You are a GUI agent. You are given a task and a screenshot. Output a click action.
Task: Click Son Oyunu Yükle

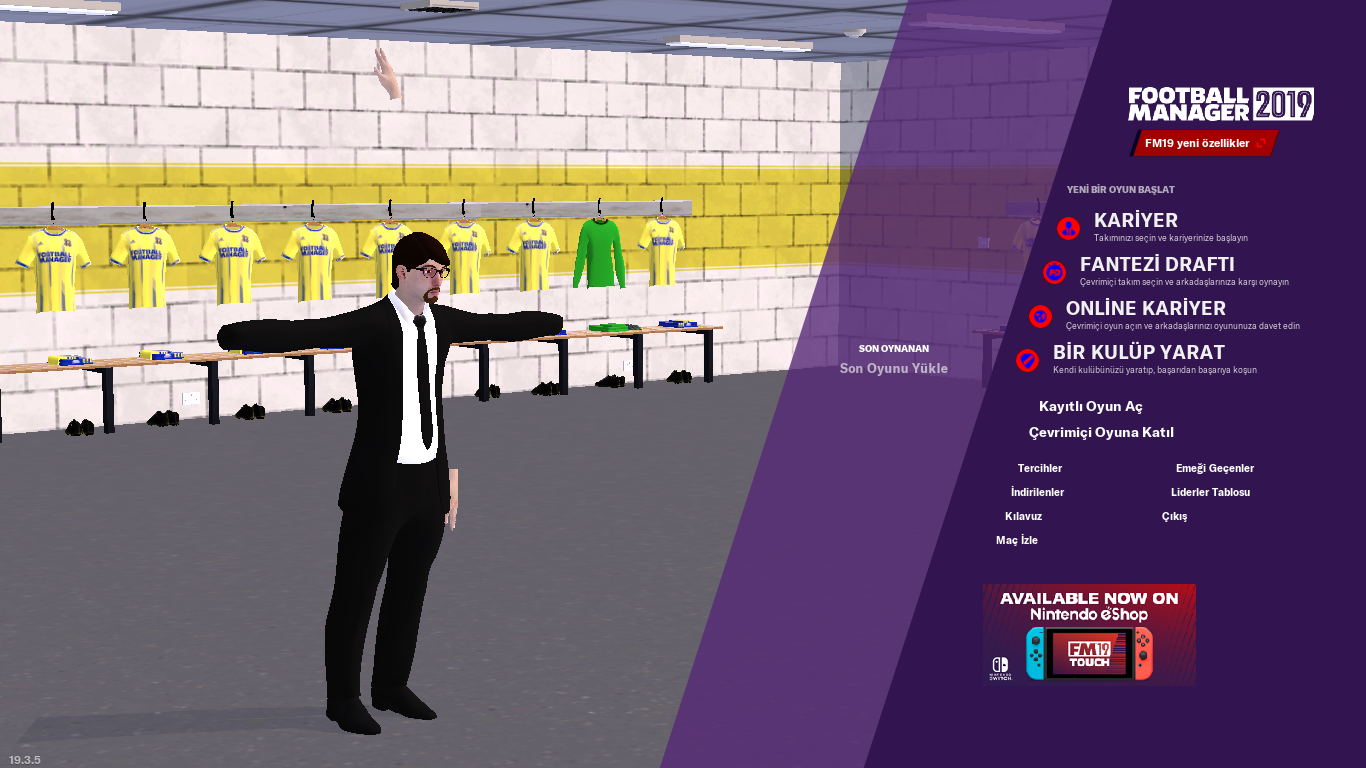pyautogui.click(x=893, y=368)
